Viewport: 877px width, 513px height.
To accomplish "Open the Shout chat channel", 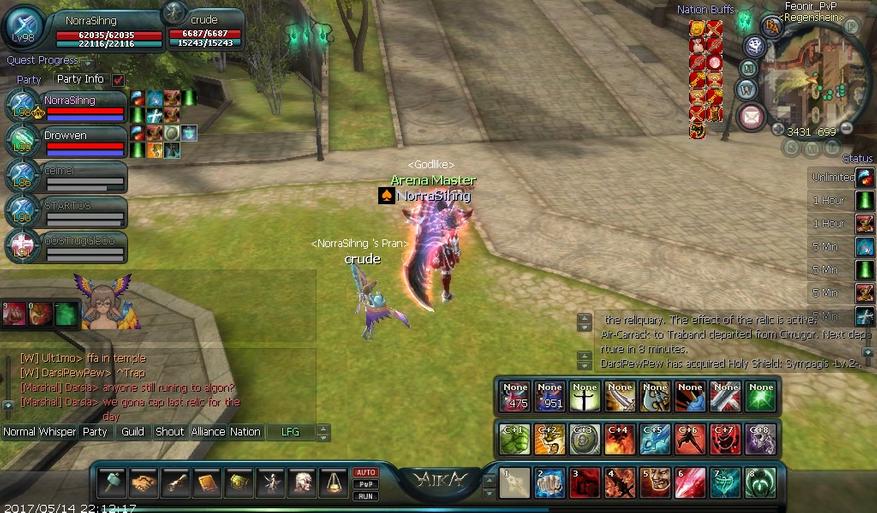I will (x=170, y=432).
